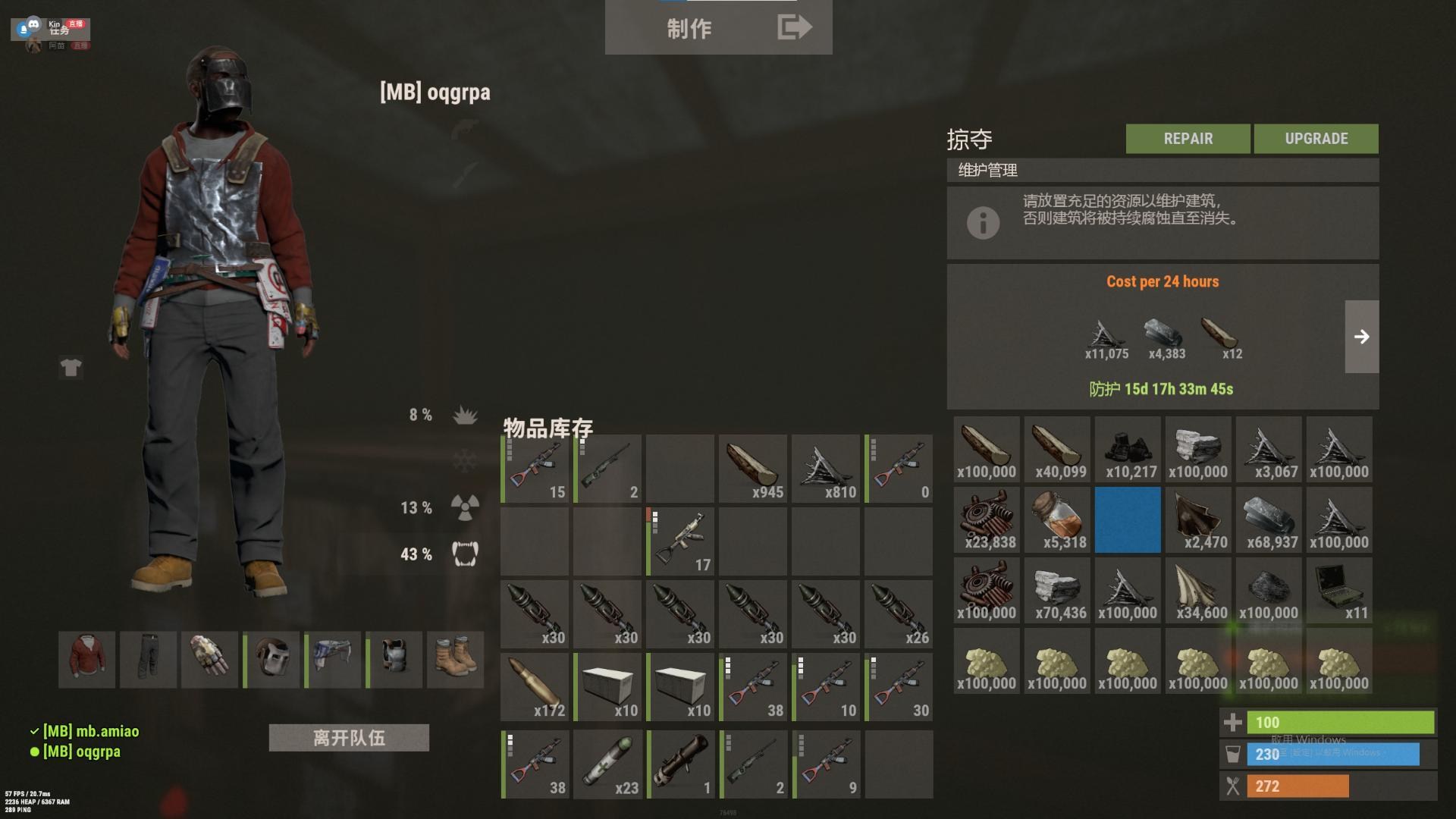Expand the maintenance cost details with the right arrow
1456x819 pixels.
1362,335
